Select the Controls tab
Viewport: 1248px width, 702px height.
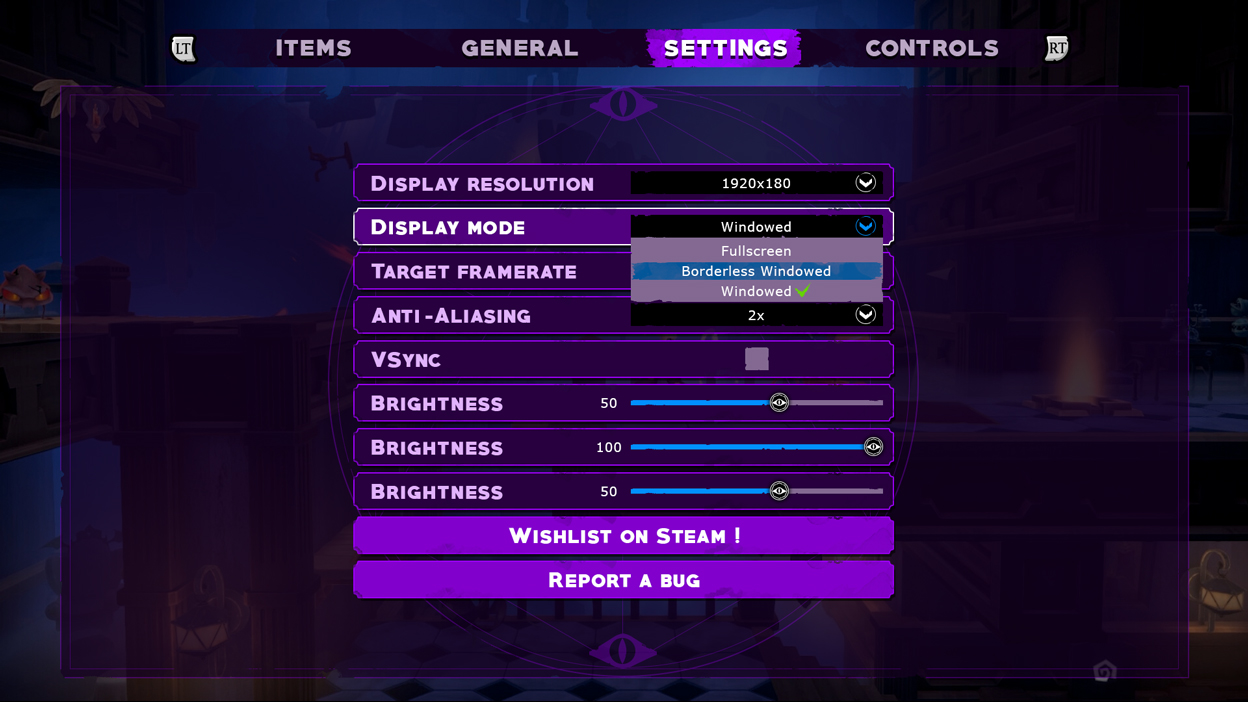click(931, 48)
